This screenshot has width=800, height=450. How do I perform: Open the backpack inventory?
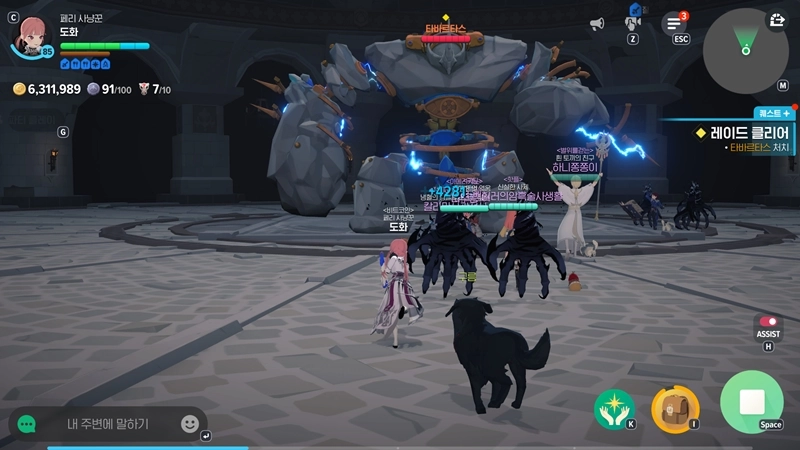[x=674, y=407]
